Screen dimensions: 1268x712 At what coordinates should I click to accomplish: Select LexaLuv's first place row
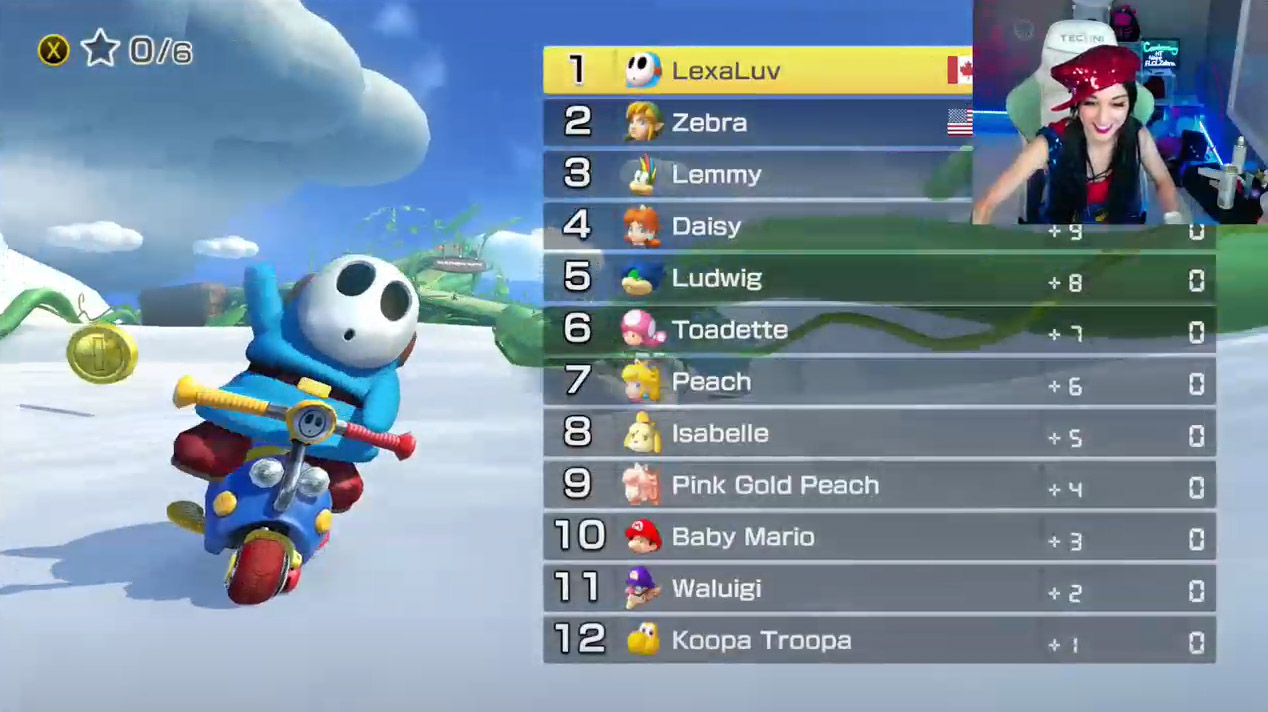[757, 70]
